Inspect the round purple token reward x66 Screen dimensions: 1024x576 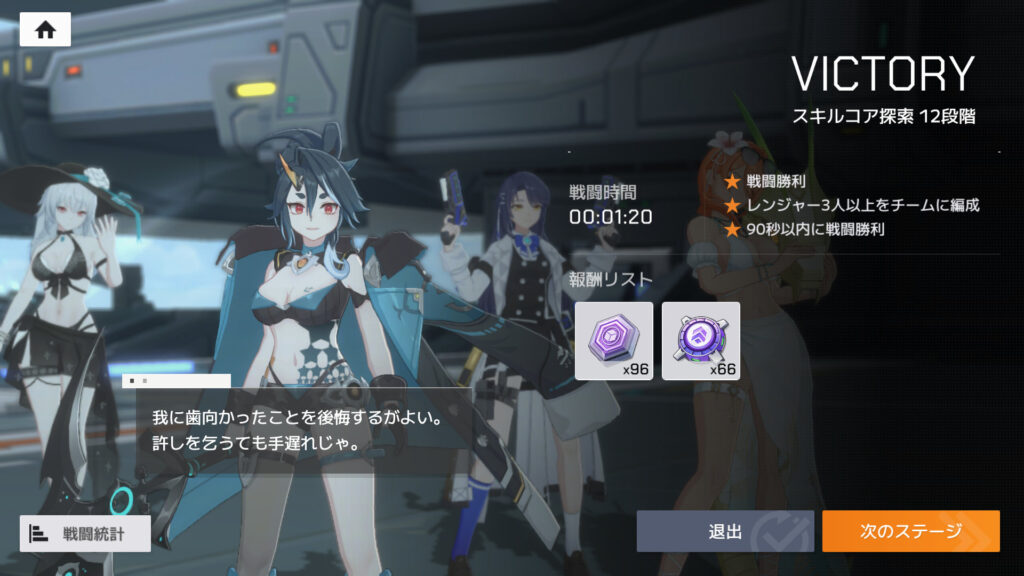[701, 341]
